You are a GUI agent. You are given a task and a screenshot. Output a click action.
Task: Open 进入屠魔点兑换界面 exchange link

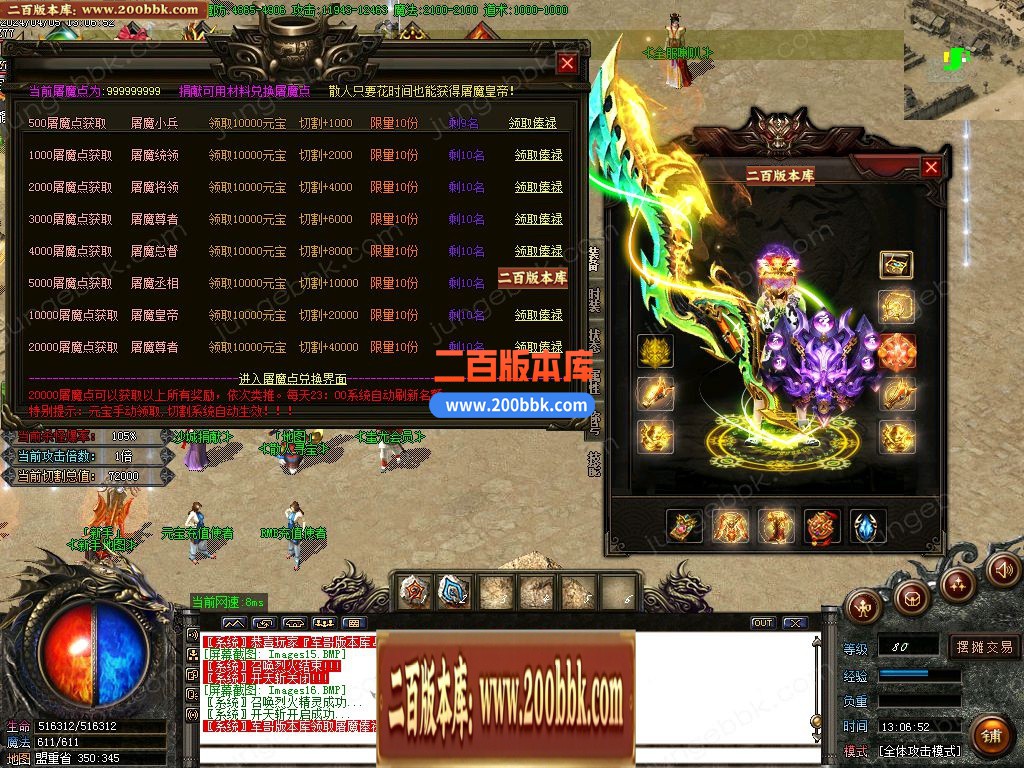click(x=293, y=379)
